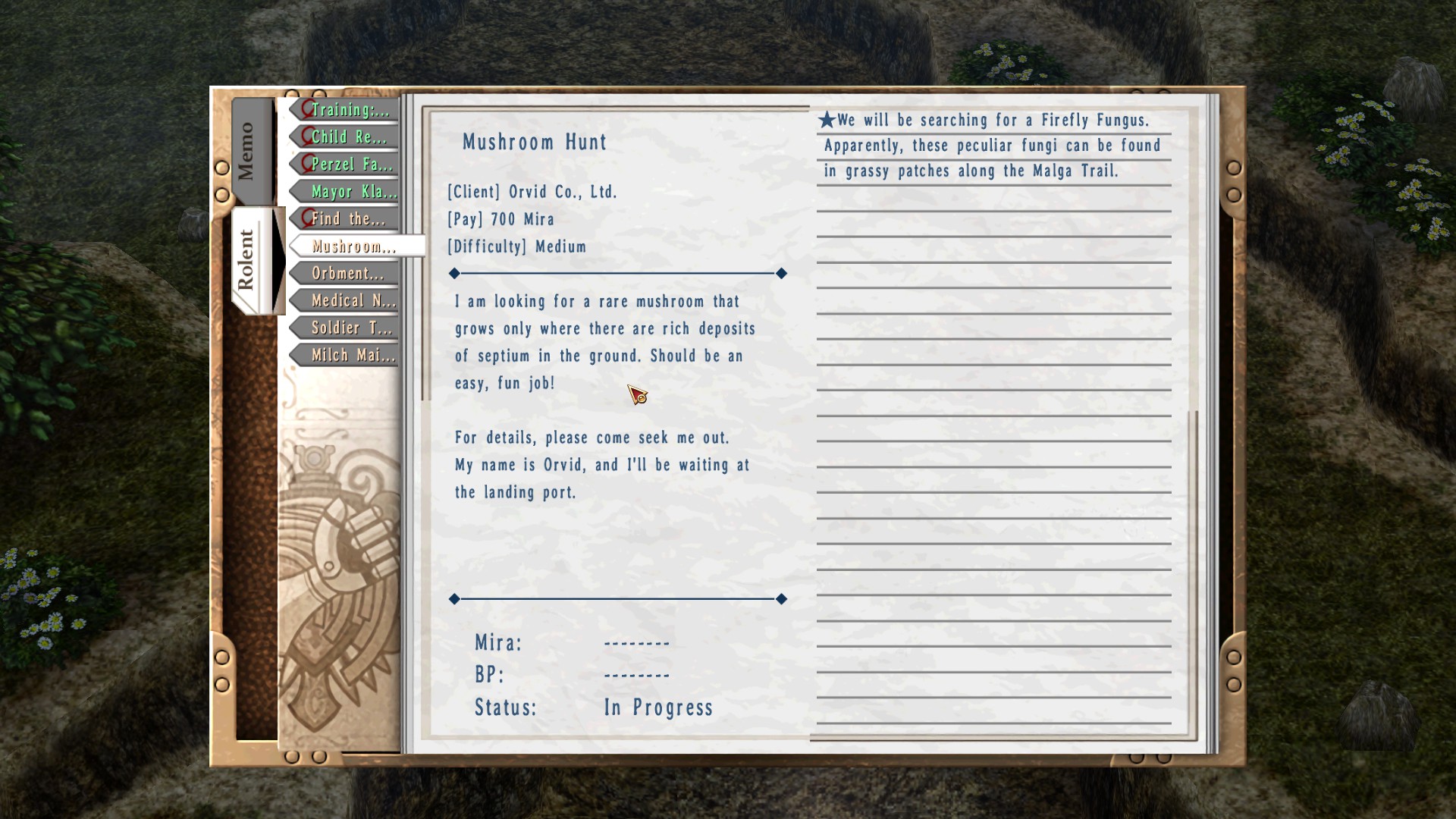Select the Rolent tab
The width and height of the screenshot is (1456, 819).
247,260
